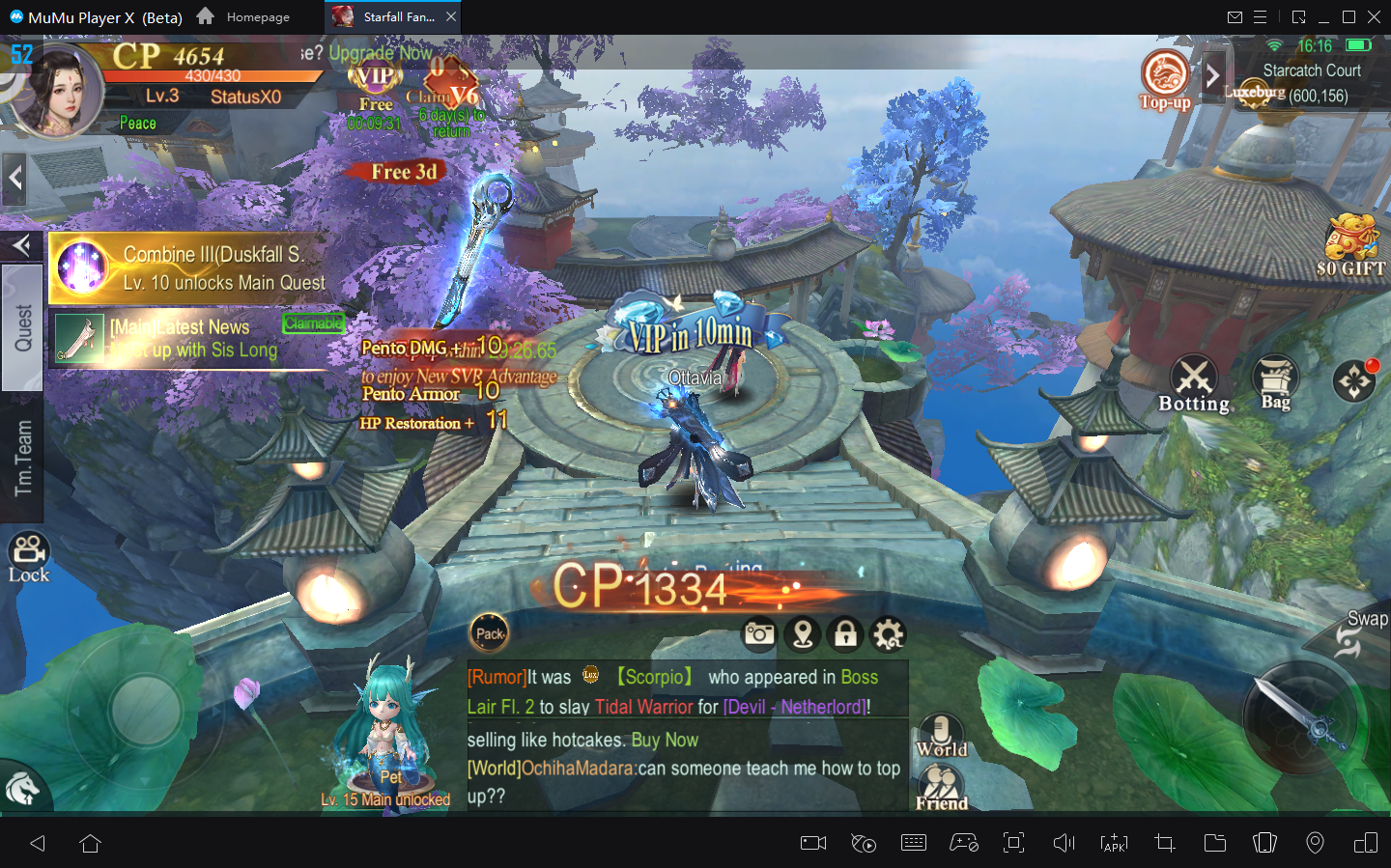
Task: Collapse the left side panel arrow
Action: 14,178
